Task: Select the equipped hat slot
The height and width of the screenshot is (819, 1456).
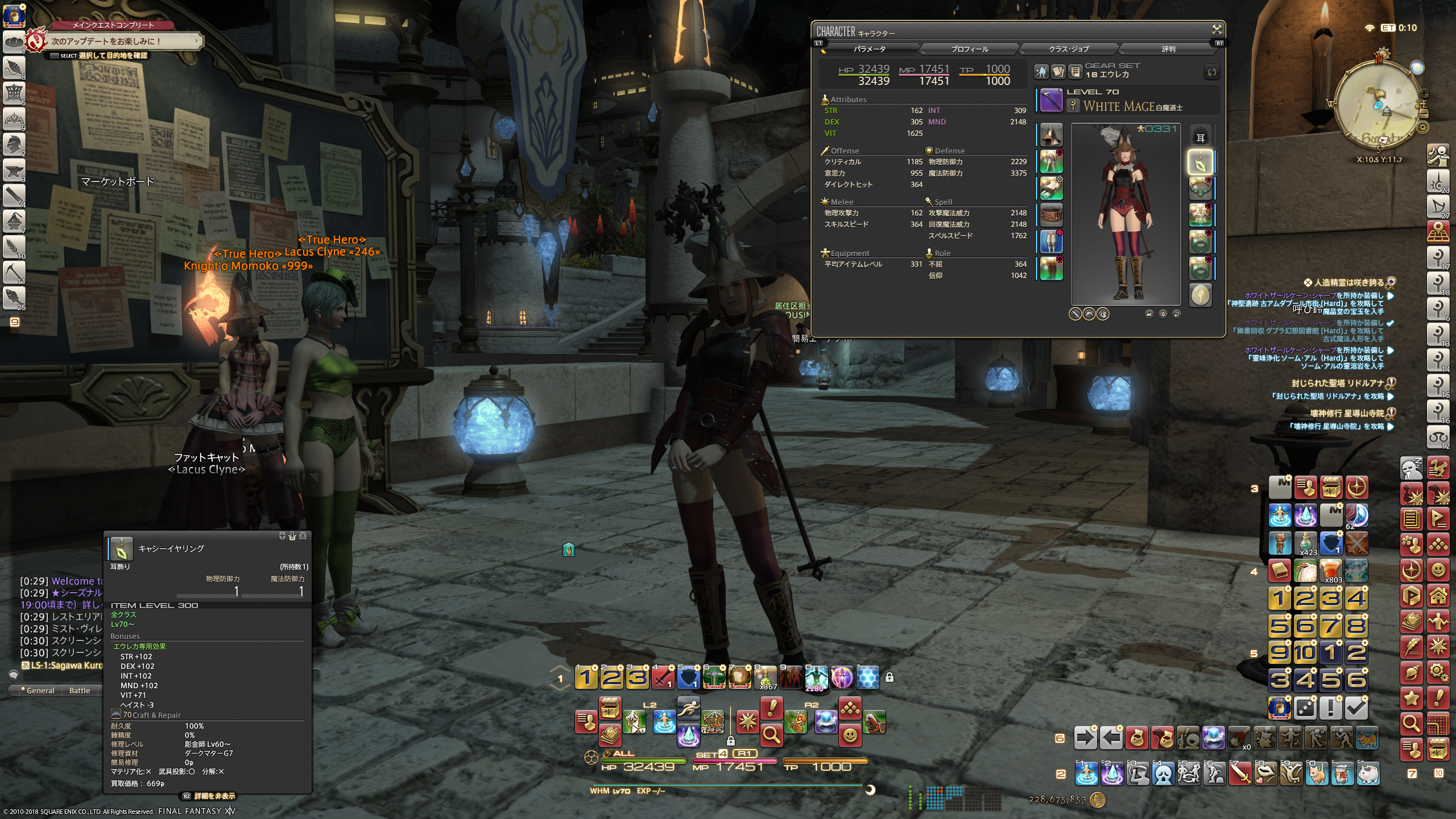Action: [1051, 136]
